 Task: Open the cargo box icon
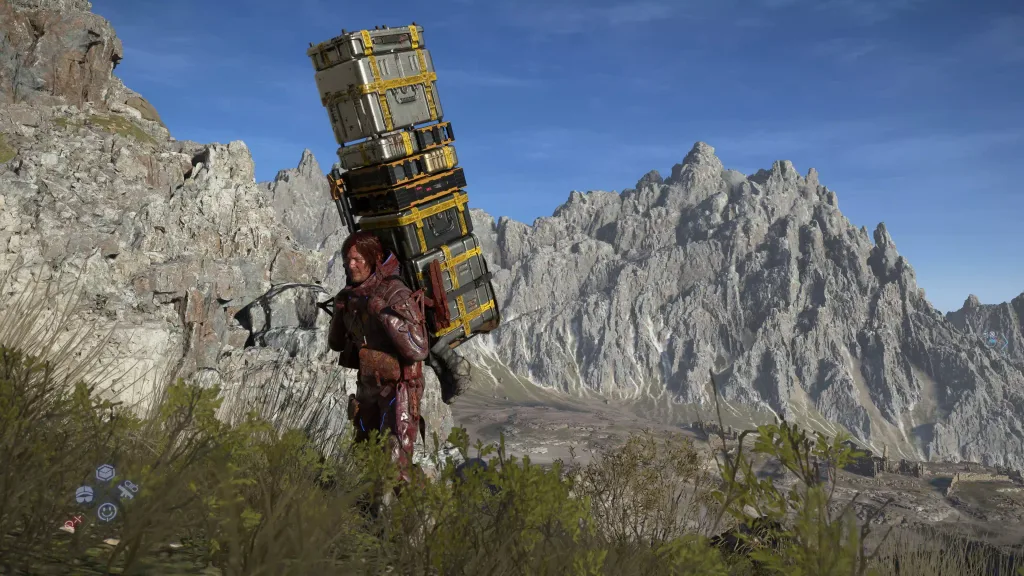[x=105, y=473]
